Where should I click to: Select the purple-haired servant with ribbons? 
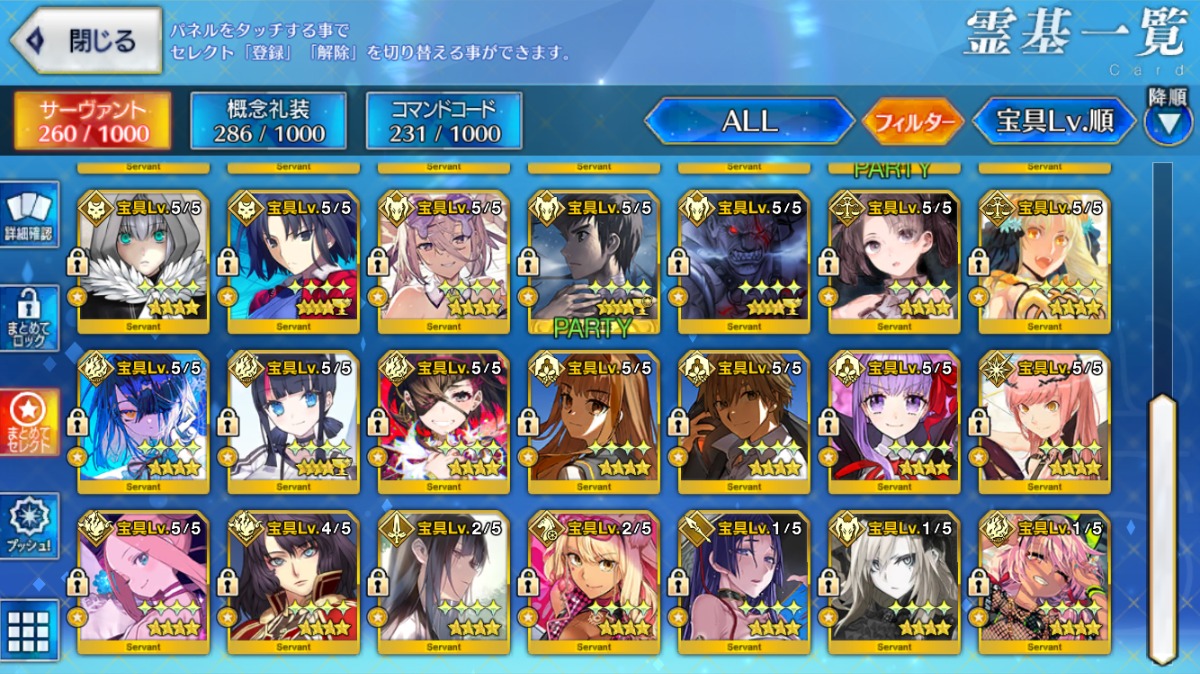tap(893, 420)
